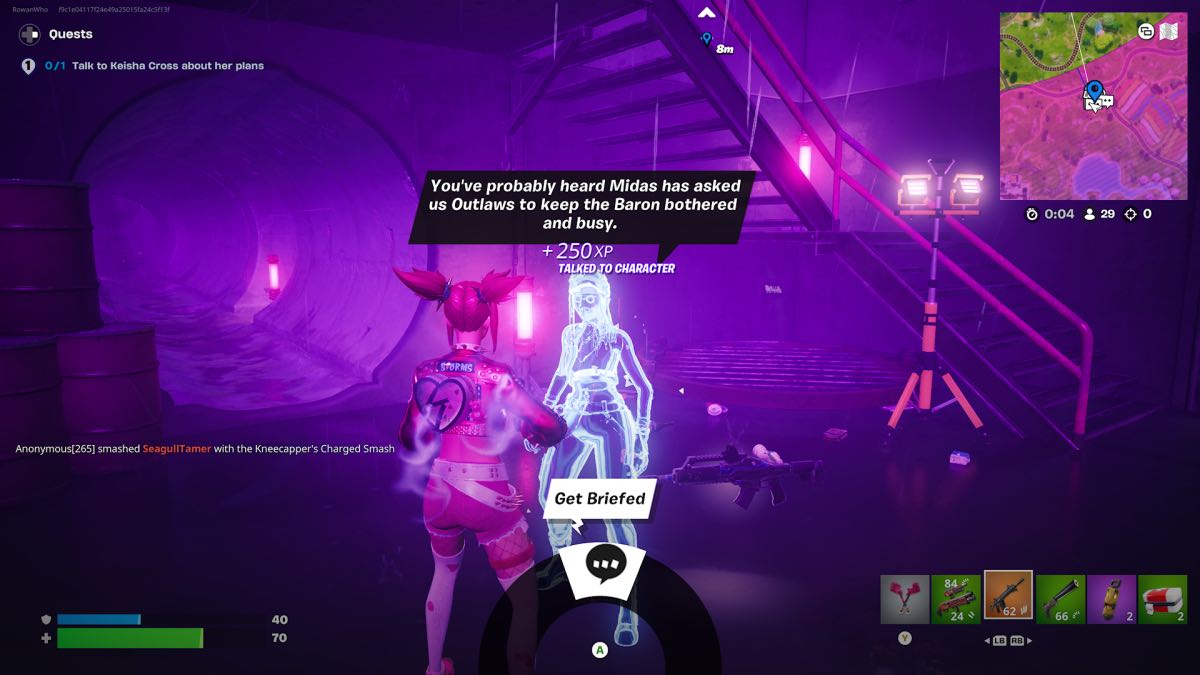1200x675 pixels.
Task: Select the red and white healing item slot
Action: pyautogui.click(x=1163, y=599)
